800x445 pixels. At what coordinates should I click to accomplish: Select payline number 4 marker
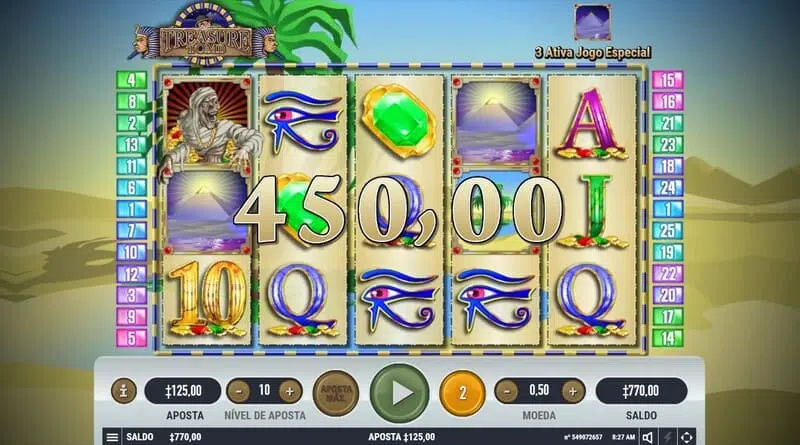(132, 79)
